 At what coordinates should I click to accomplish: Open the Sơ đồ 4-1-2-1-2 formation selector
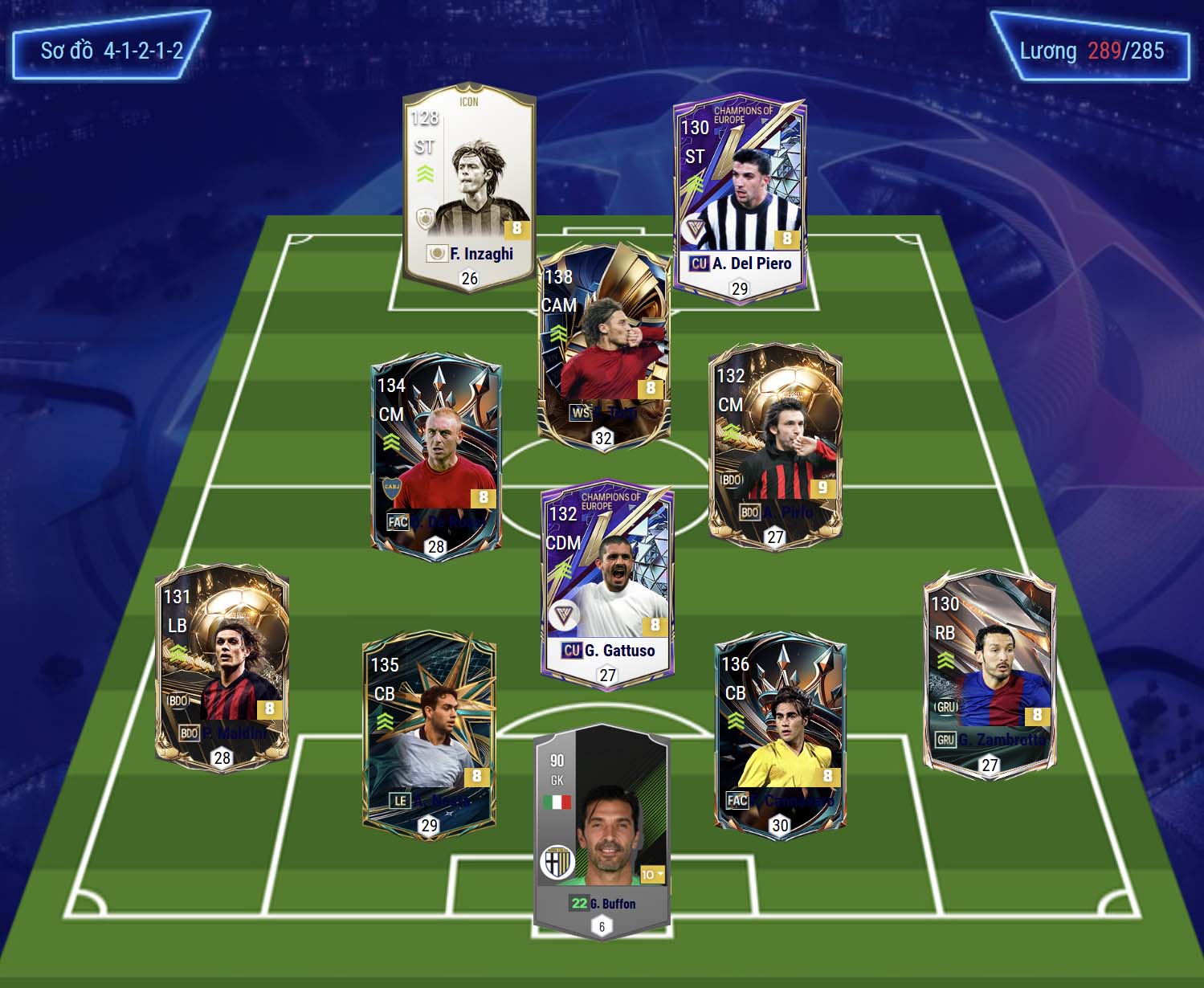(x=112, y=51)
